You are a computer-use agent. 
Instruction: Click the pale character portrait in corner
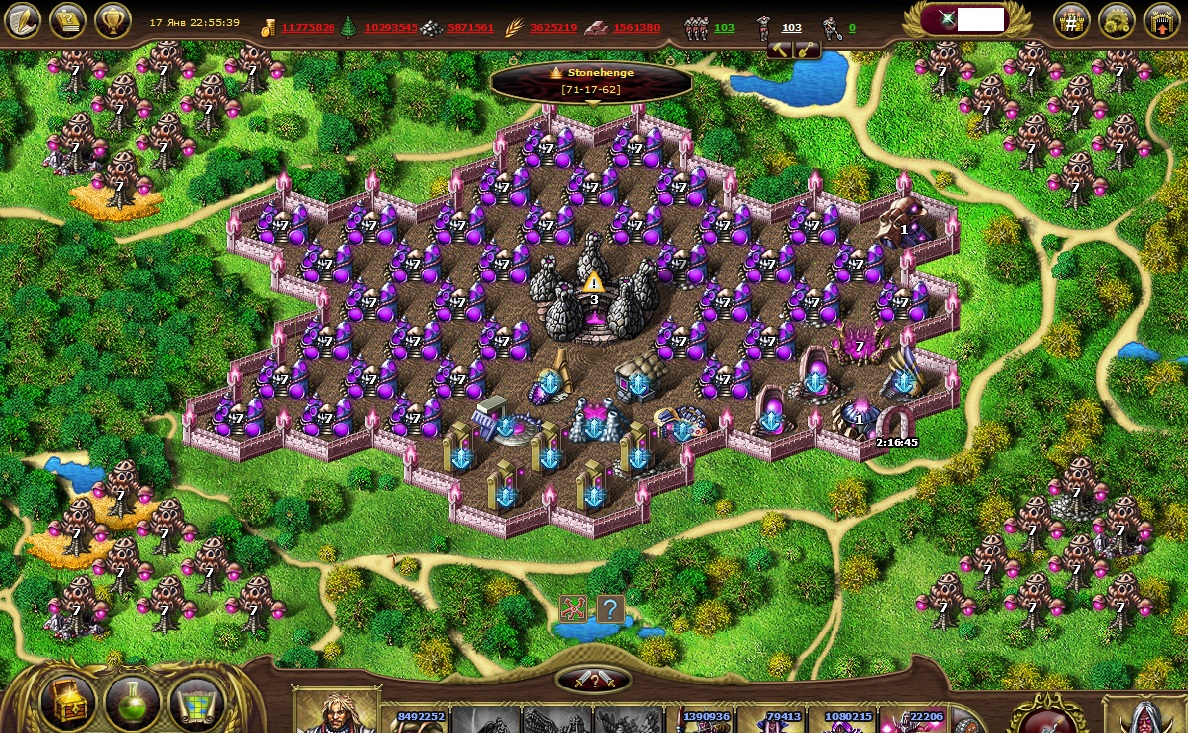1145,716
